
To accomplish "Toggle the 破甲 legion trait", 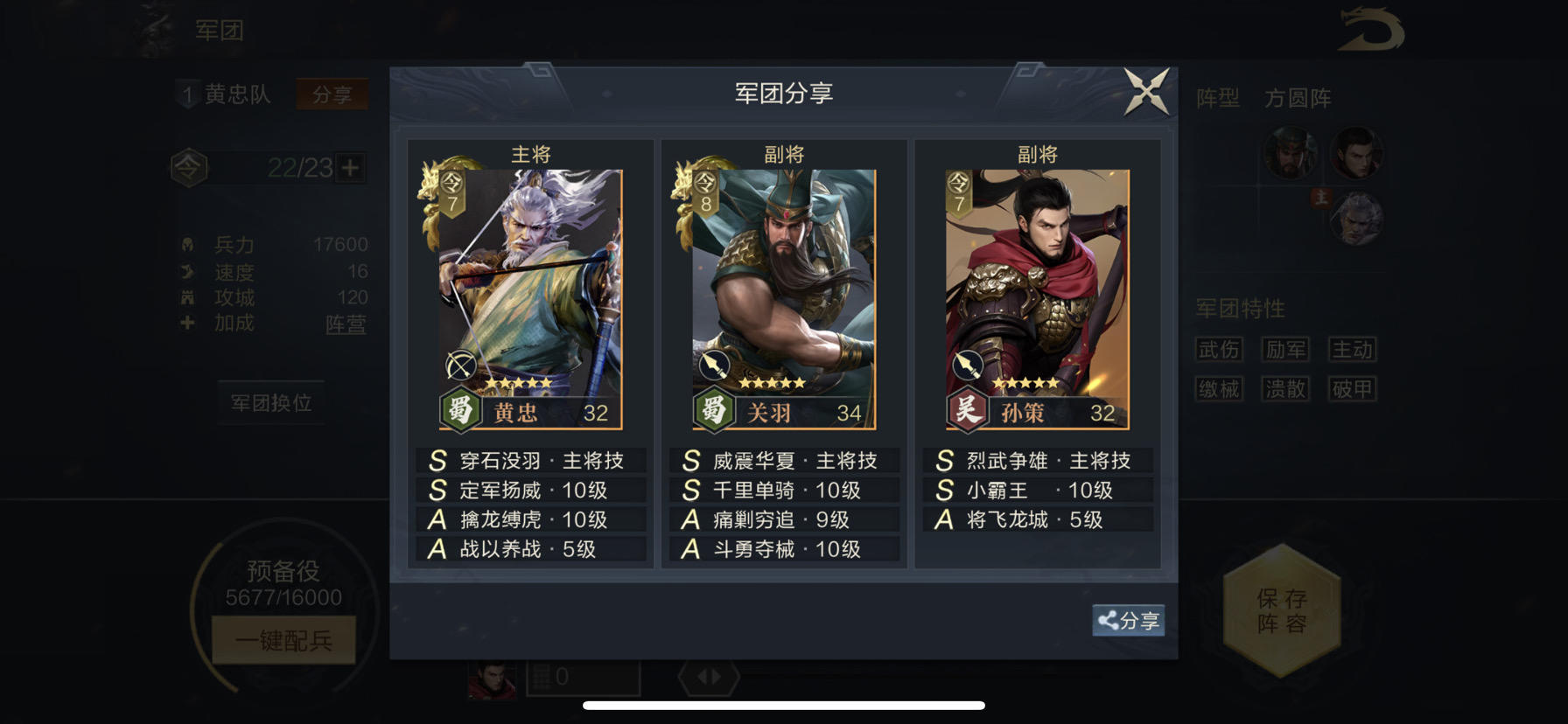I will point(1352,389).
